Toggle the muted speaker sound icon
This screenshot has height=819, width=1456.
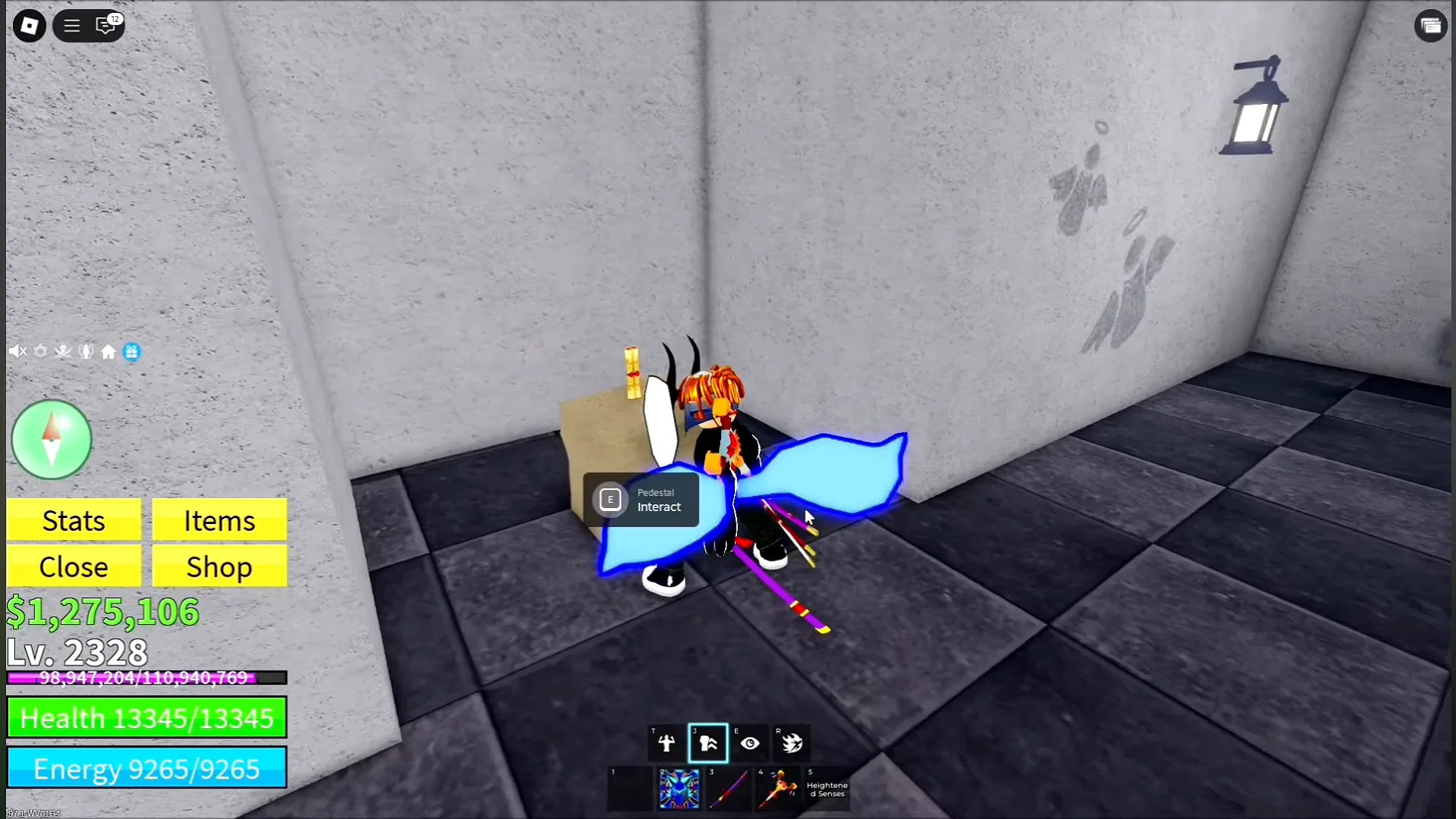pyautogui.click(x=17, y=351)
